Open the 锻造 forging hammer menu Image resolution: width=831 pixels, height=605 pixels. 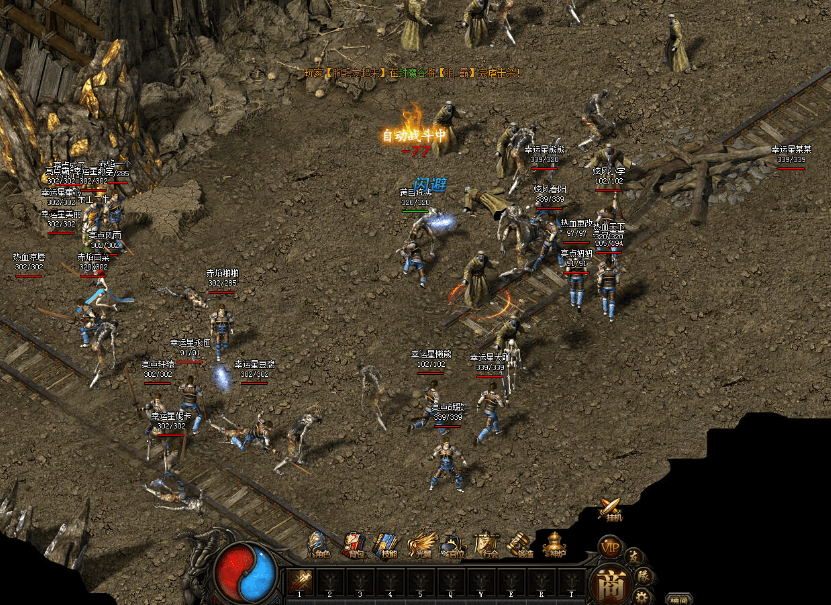tap(520, 544)
